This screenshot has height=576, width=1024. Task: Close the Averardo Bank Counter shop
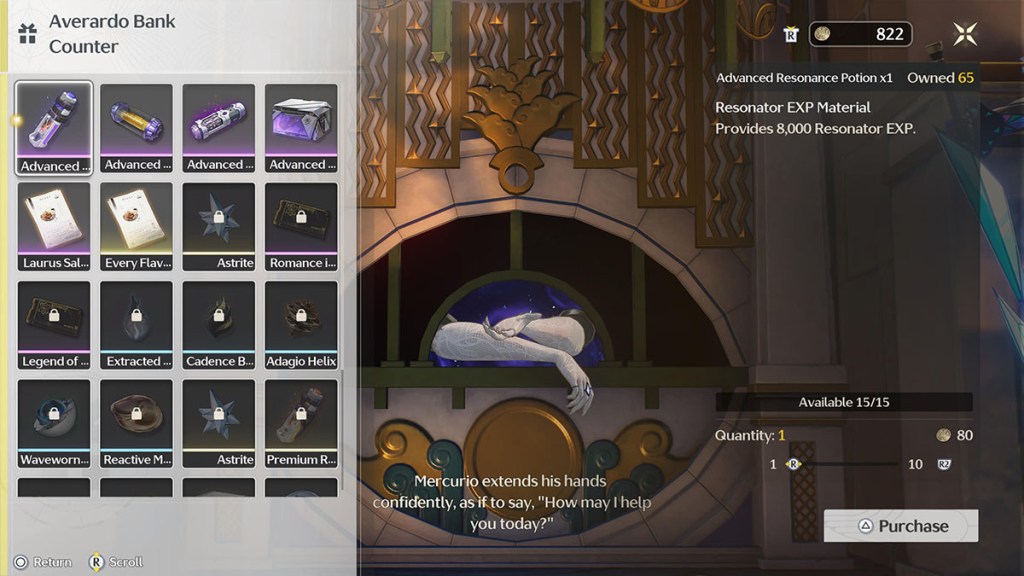point(965,34)
